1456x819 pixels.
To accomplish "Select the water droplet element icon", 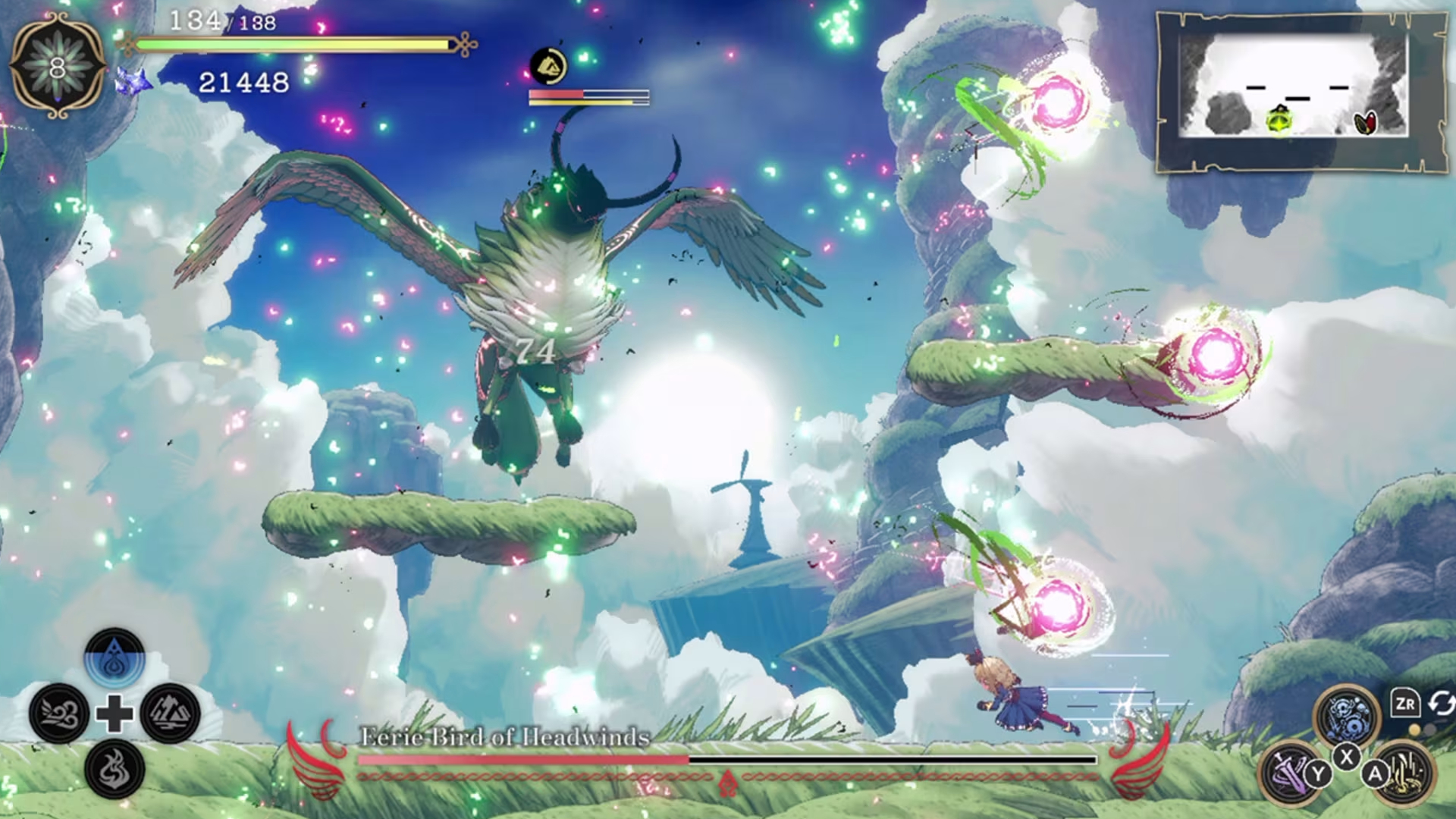I will [115, 657].
